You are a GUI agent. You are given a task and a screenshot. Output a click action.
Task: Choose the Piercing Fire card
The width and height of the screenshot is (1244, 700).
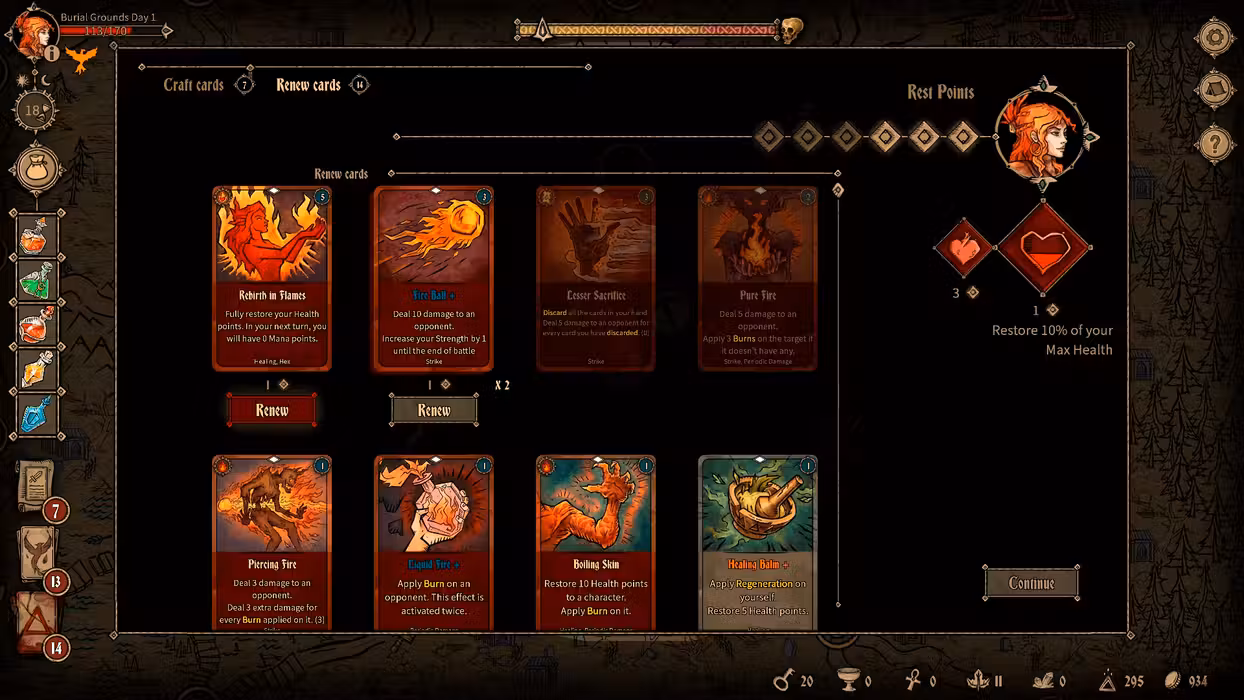click(272, 543)
